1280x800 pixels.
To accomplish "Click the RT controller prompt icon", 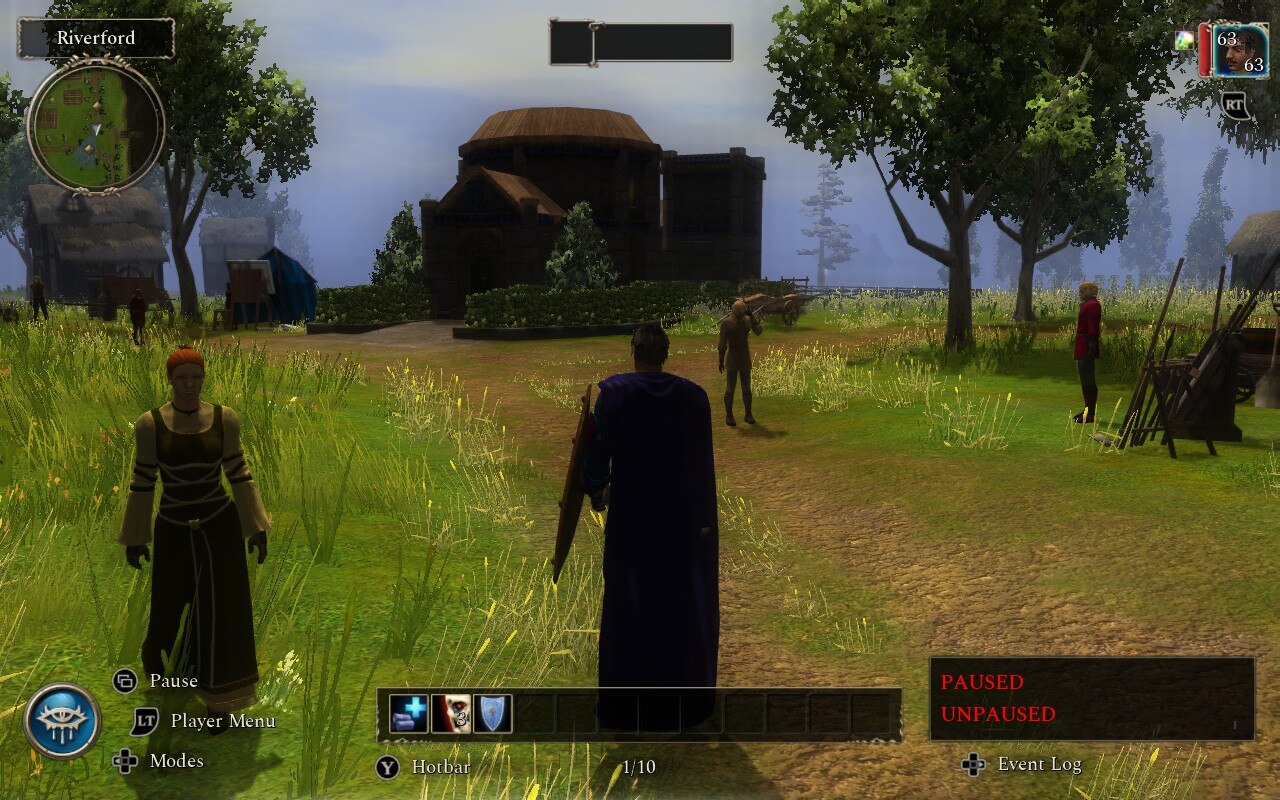I will click(x=1236, y=105).
